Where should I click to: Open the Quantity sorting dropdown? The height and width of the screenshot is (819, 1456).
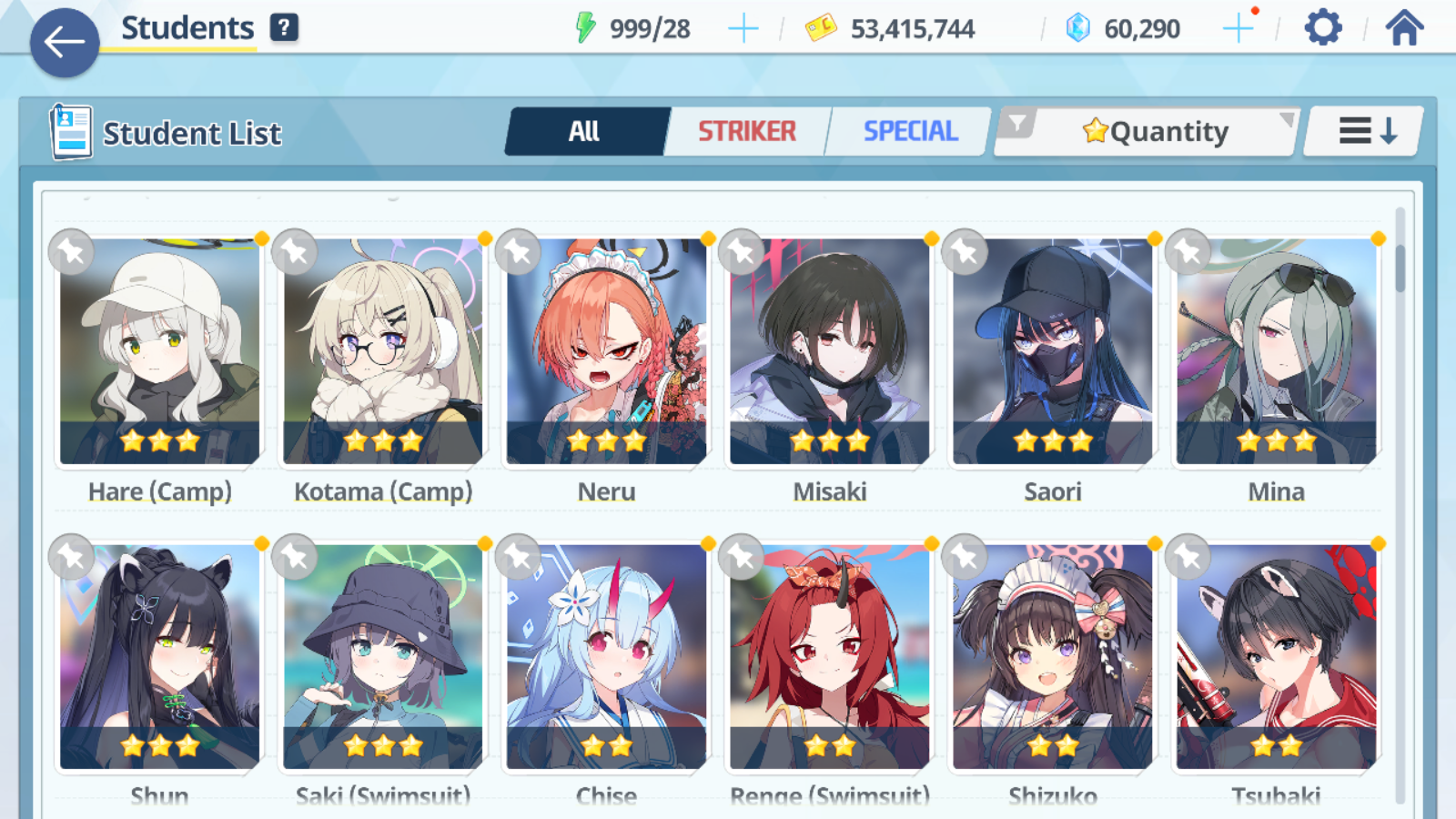[1151, 130]
